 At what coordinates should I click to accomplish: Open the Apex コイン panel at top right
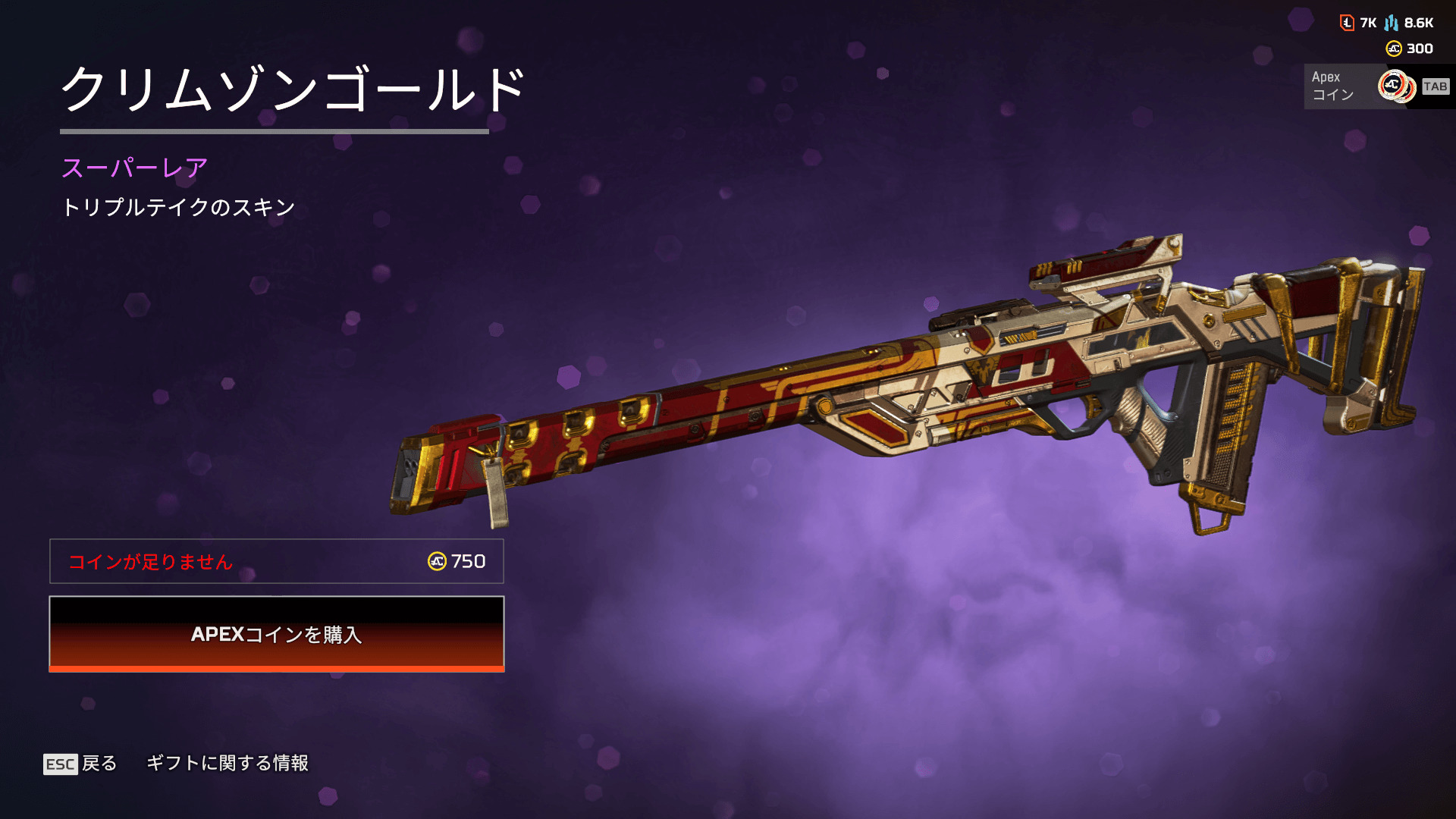[x=1376, y=86]
